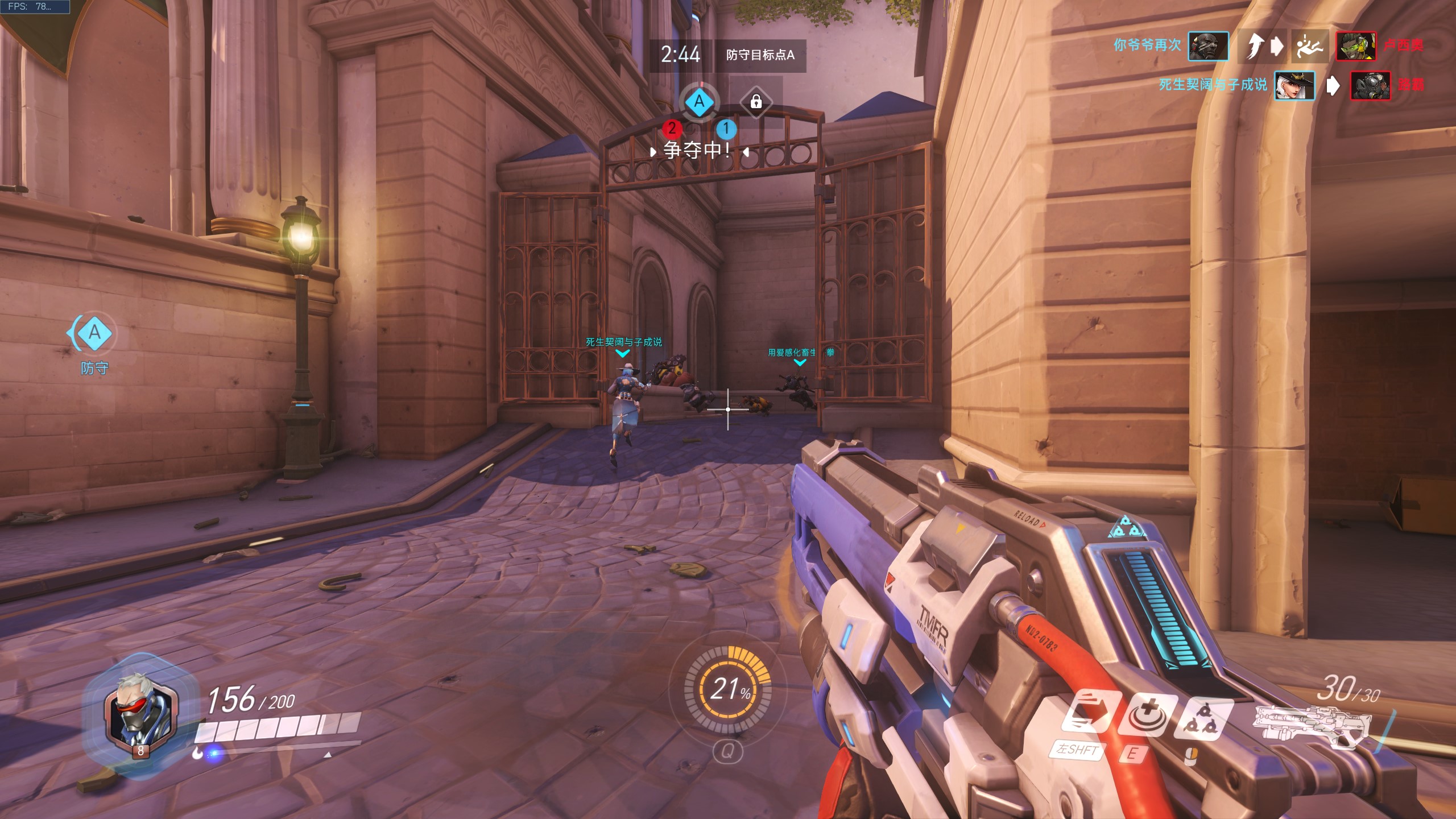This screenshot has height=819, width=1456.
Task: Select the Soldier 76 hero portrait
Action: (x=140, y=713)
